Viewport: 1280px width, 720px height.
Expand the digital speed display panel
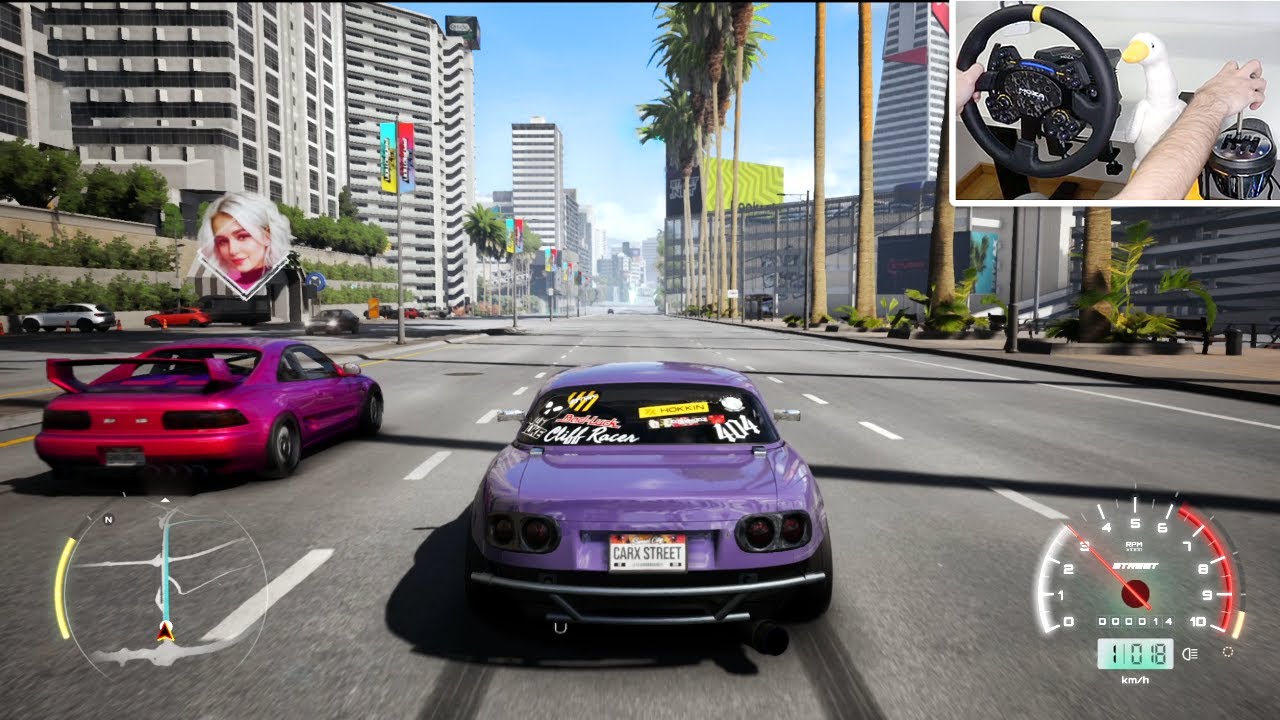point(1134,652)
